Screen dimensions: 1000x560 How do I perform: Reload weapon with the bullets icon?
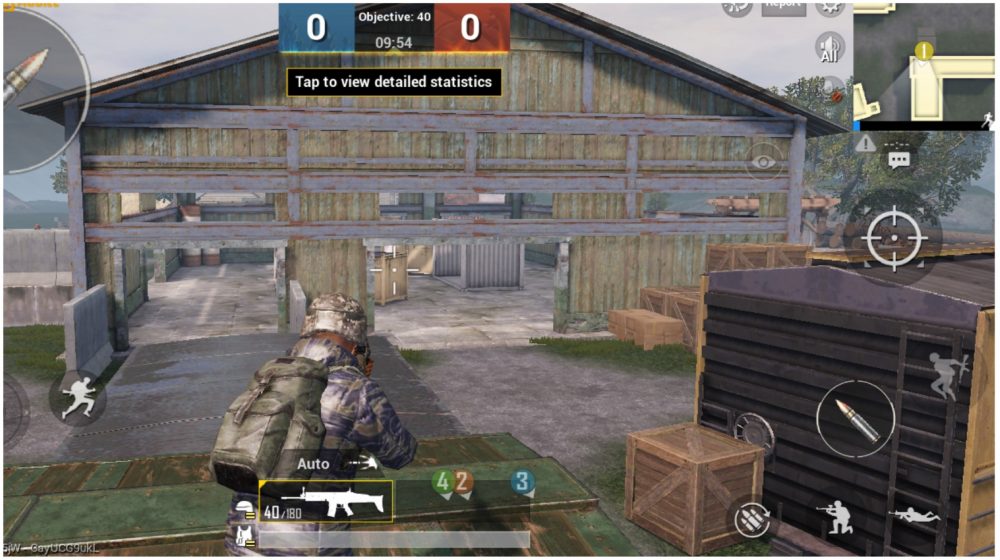(750, 518)
